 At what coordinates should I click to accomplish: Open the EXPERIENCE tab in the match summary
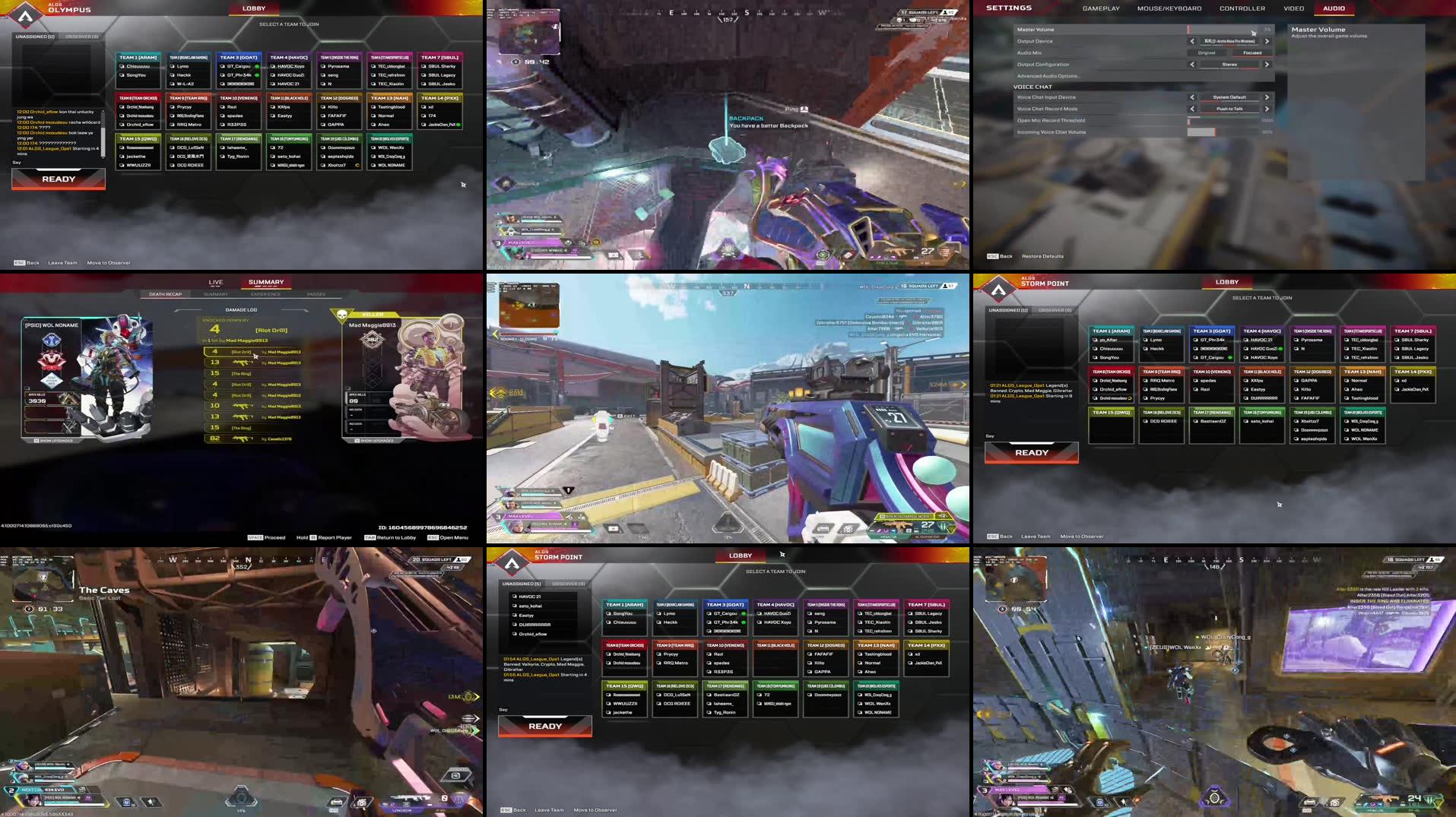click(266, 294)
